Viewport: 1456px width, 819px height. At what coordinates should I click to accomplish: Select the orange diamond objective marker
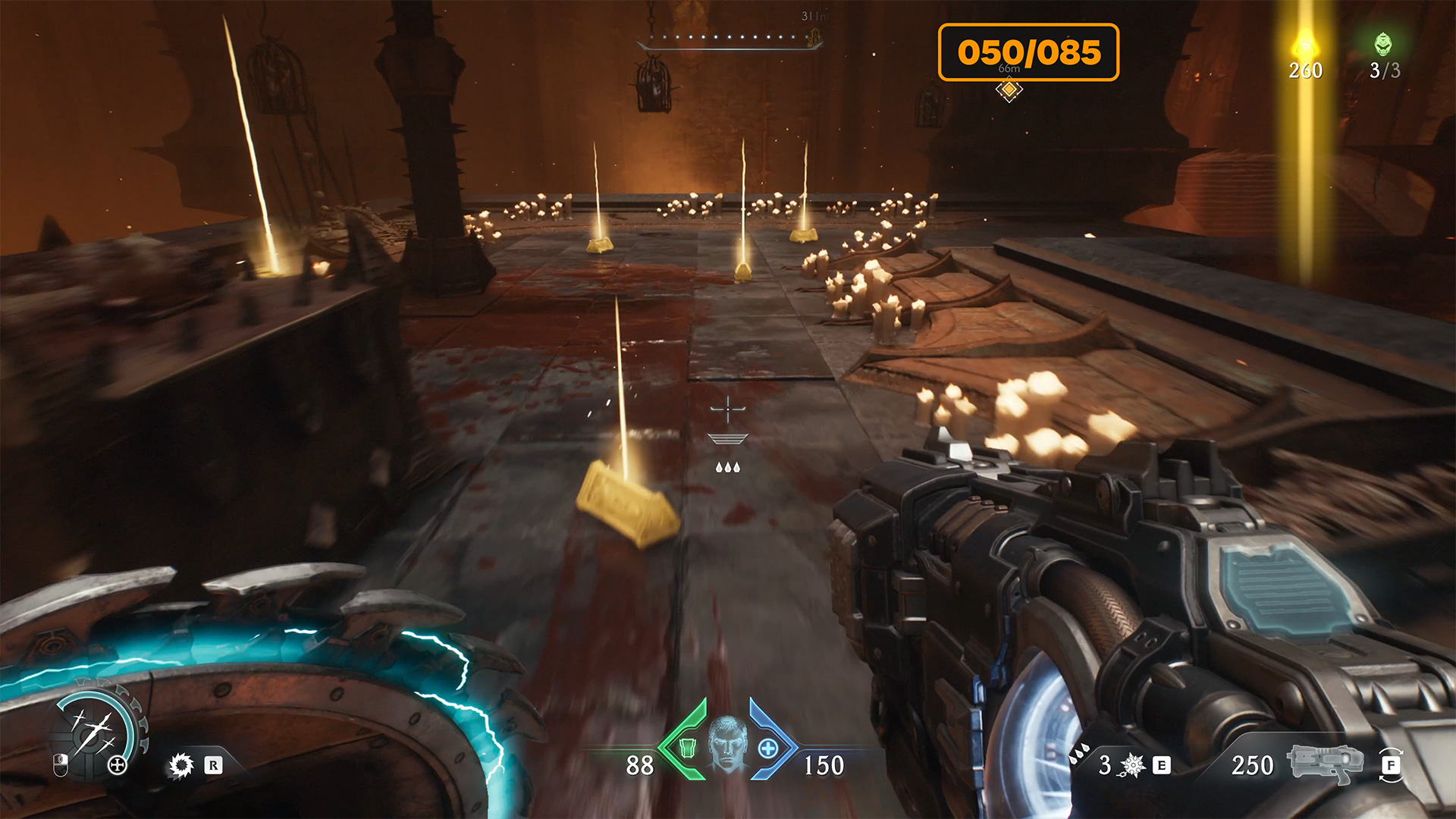point(1009,90)
